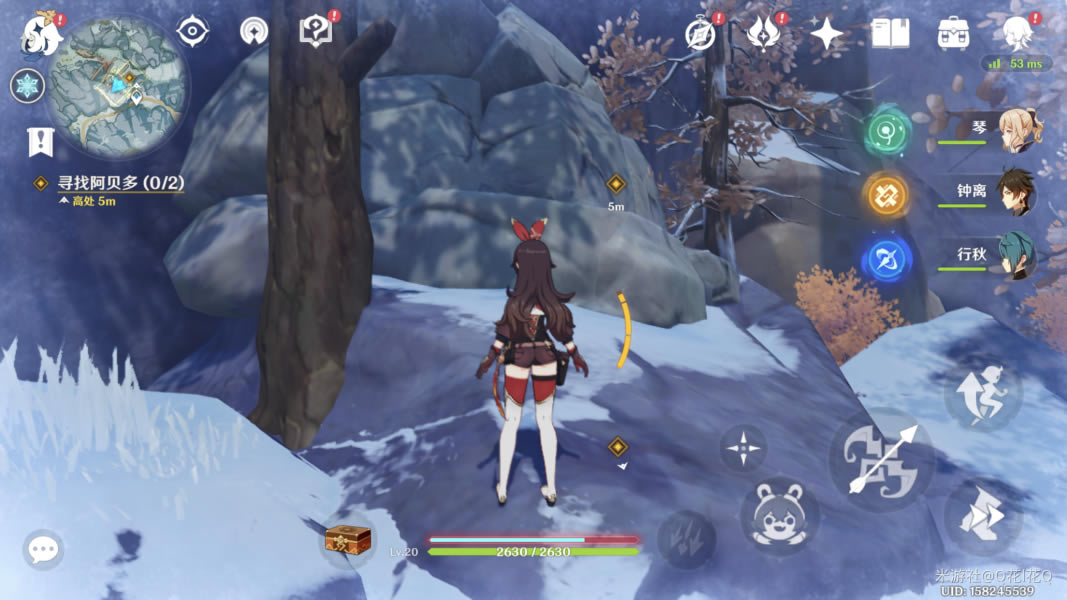The image size is (1067, 600).
Task: Open the compass events icon
Action: [702, 33]
